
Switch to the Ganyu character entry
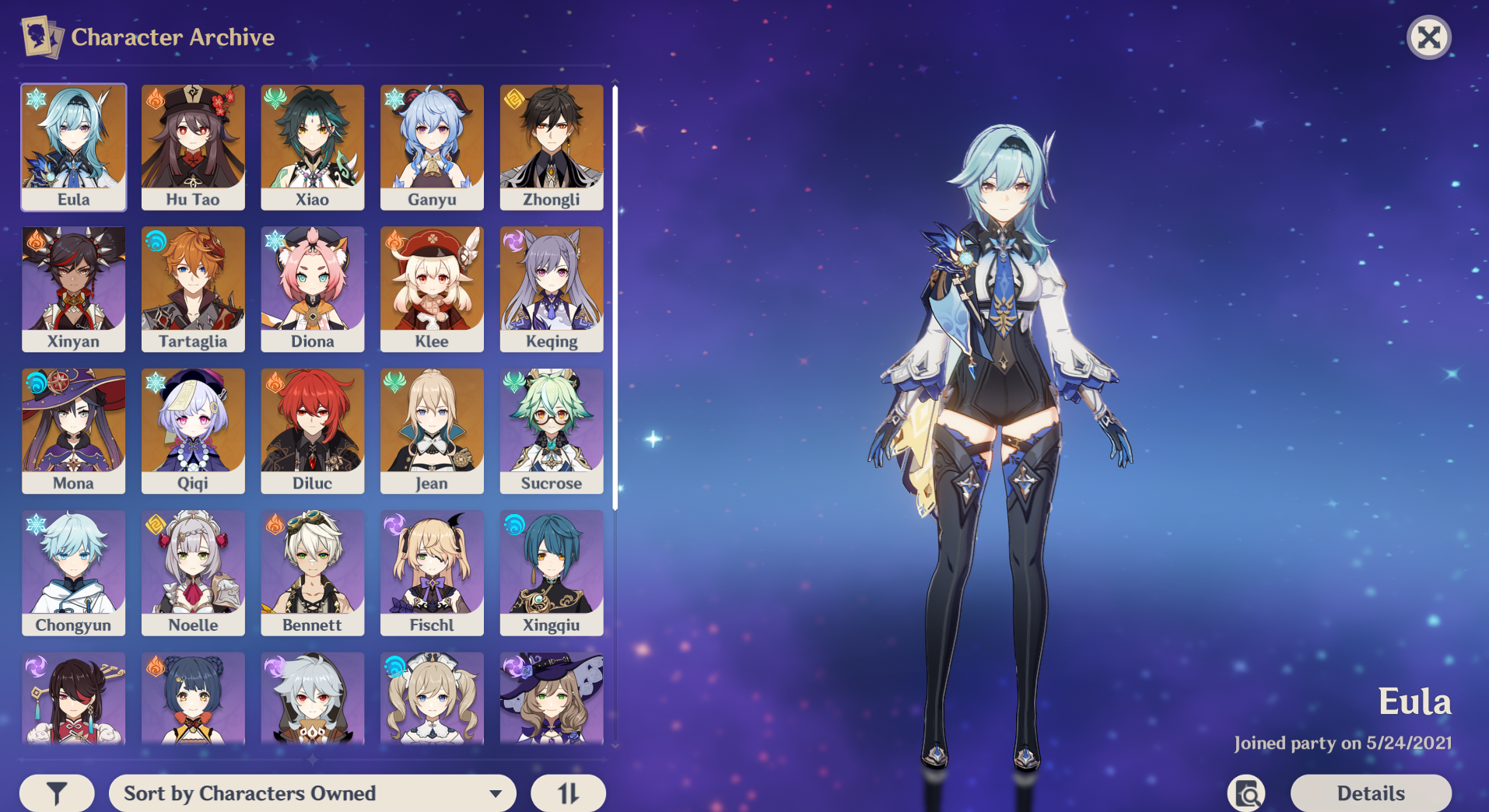(x=432, y=146)
